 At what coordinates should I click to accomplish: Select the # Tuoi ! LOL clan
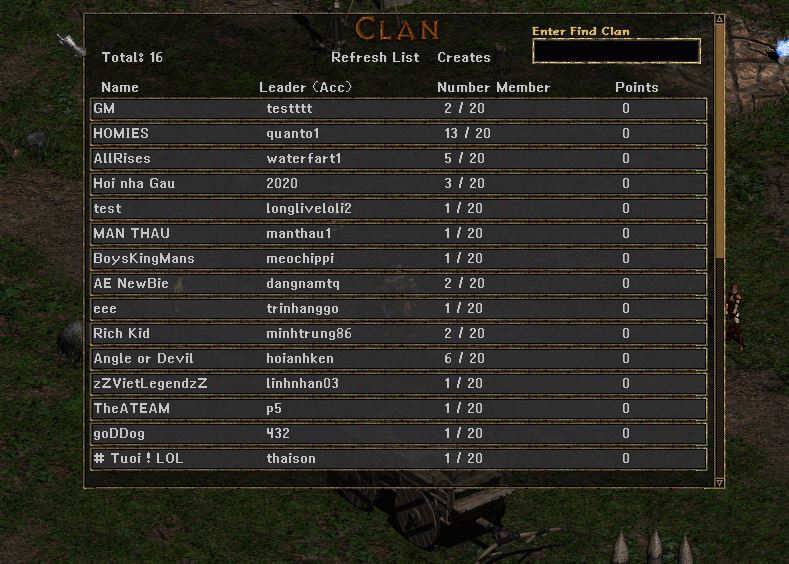click(x=398, y=458)
